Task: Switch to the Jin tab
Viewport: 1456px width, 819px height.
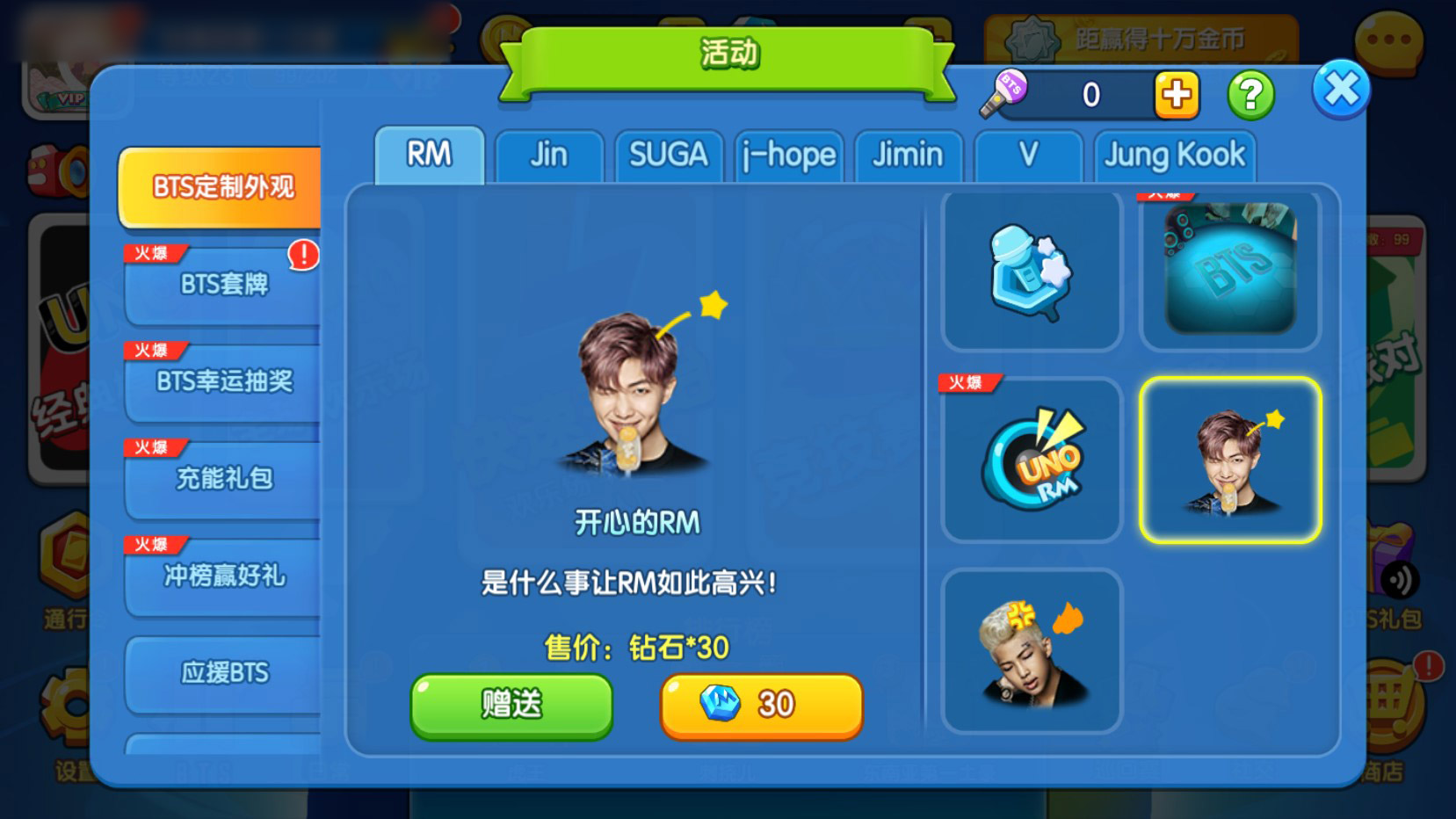Action: [549, 156]
